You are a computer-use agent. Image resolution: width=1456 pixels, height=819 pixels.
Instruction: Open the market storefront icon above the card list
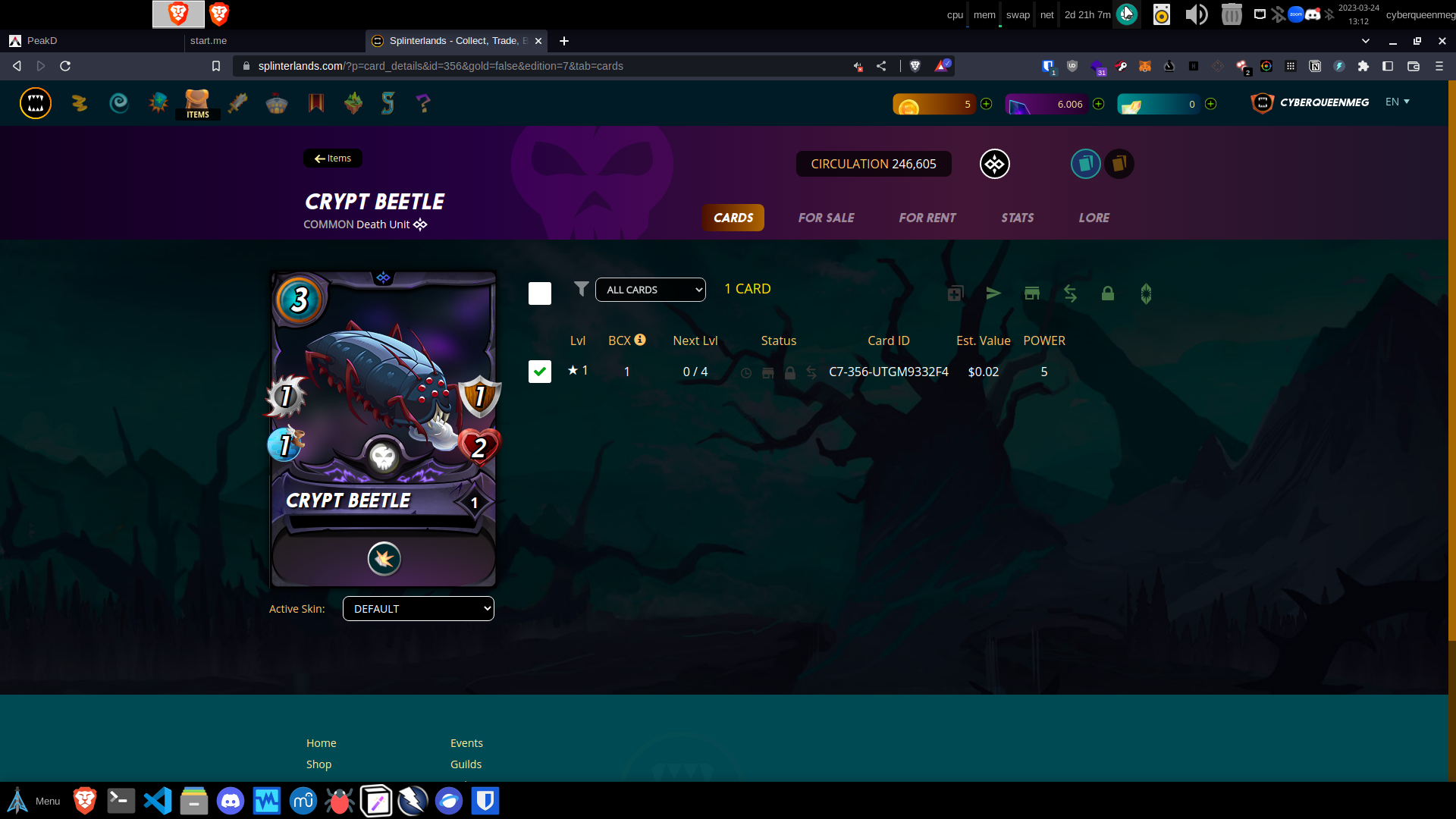[1032, 293]
